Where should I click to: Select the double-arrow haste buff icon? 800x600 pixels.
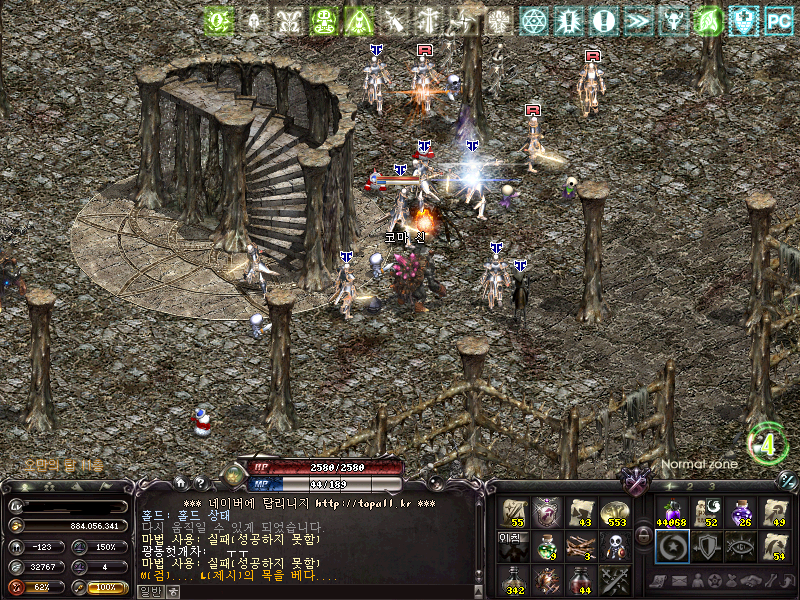637,20
